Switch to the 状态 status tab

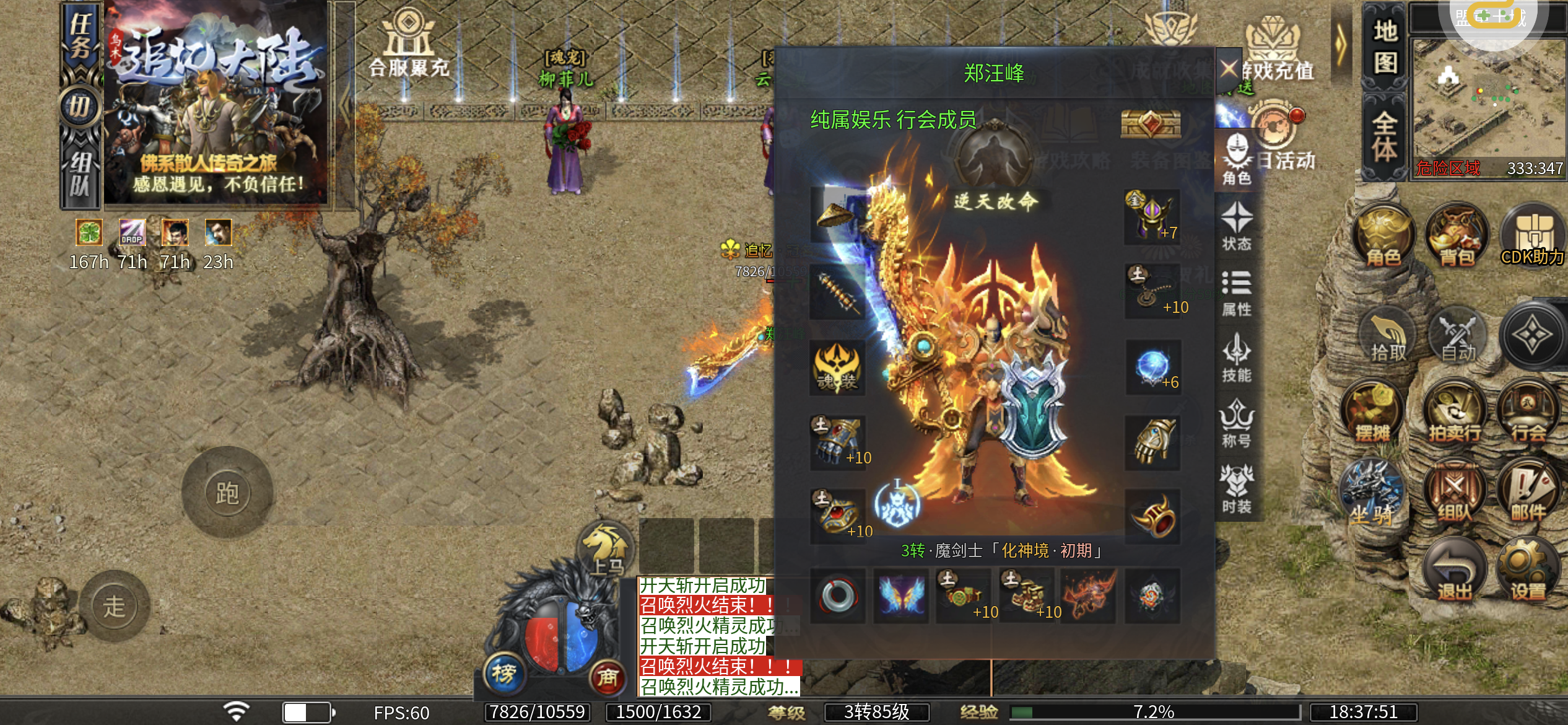pos(1236,227)
